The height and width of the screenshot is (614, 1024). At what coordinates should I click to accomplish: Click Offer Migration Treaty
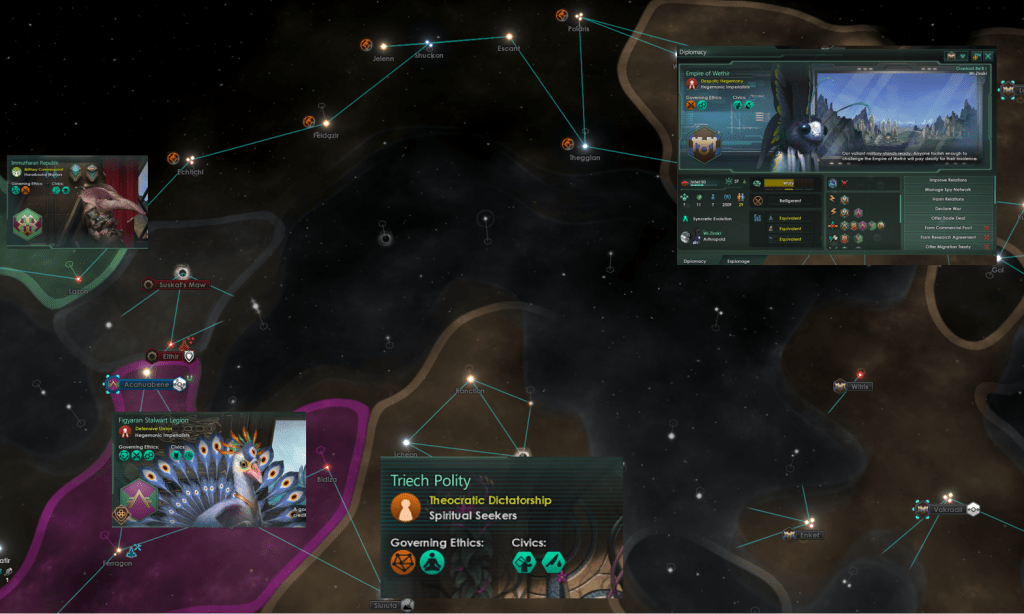click(x=944, y=246)
